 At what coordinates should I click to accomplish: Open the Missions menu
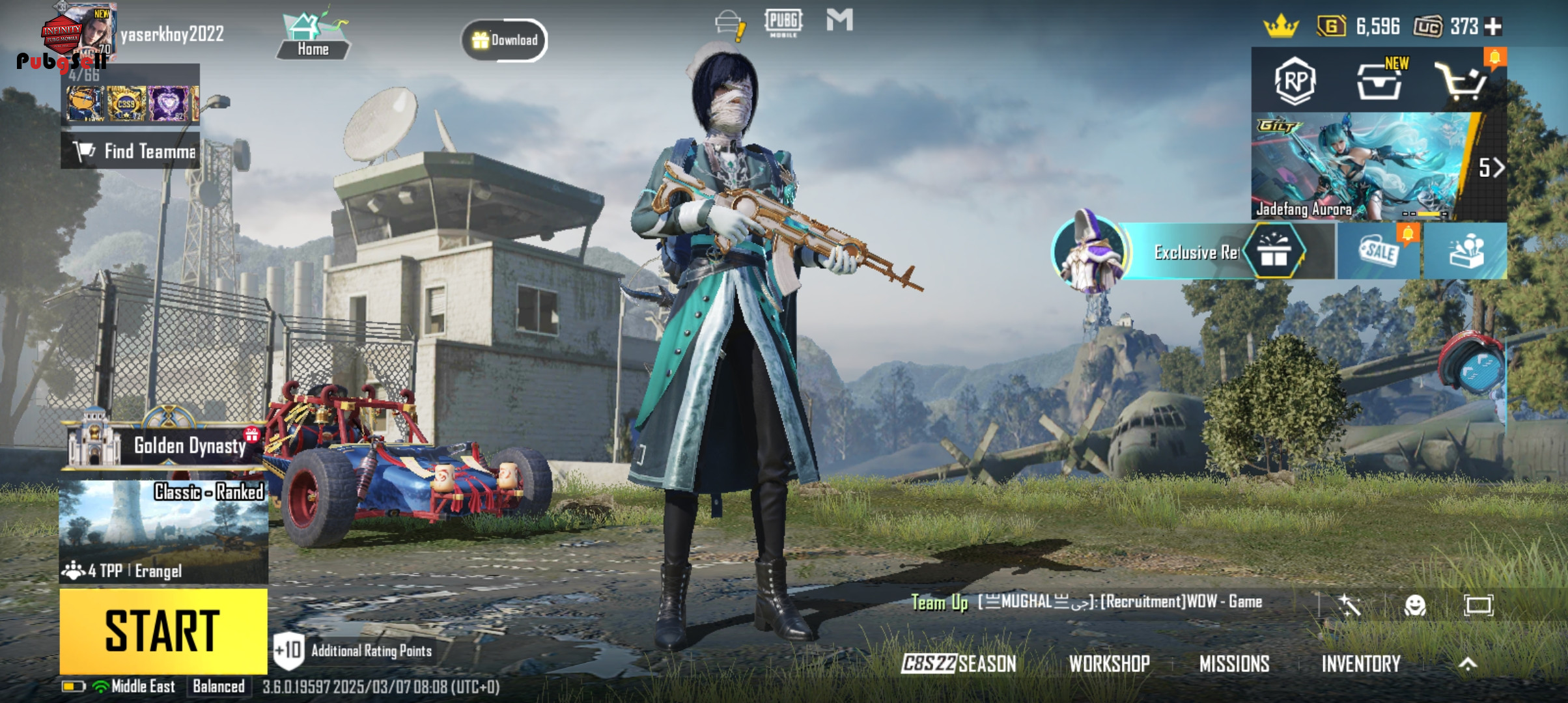pos(1234,663)
